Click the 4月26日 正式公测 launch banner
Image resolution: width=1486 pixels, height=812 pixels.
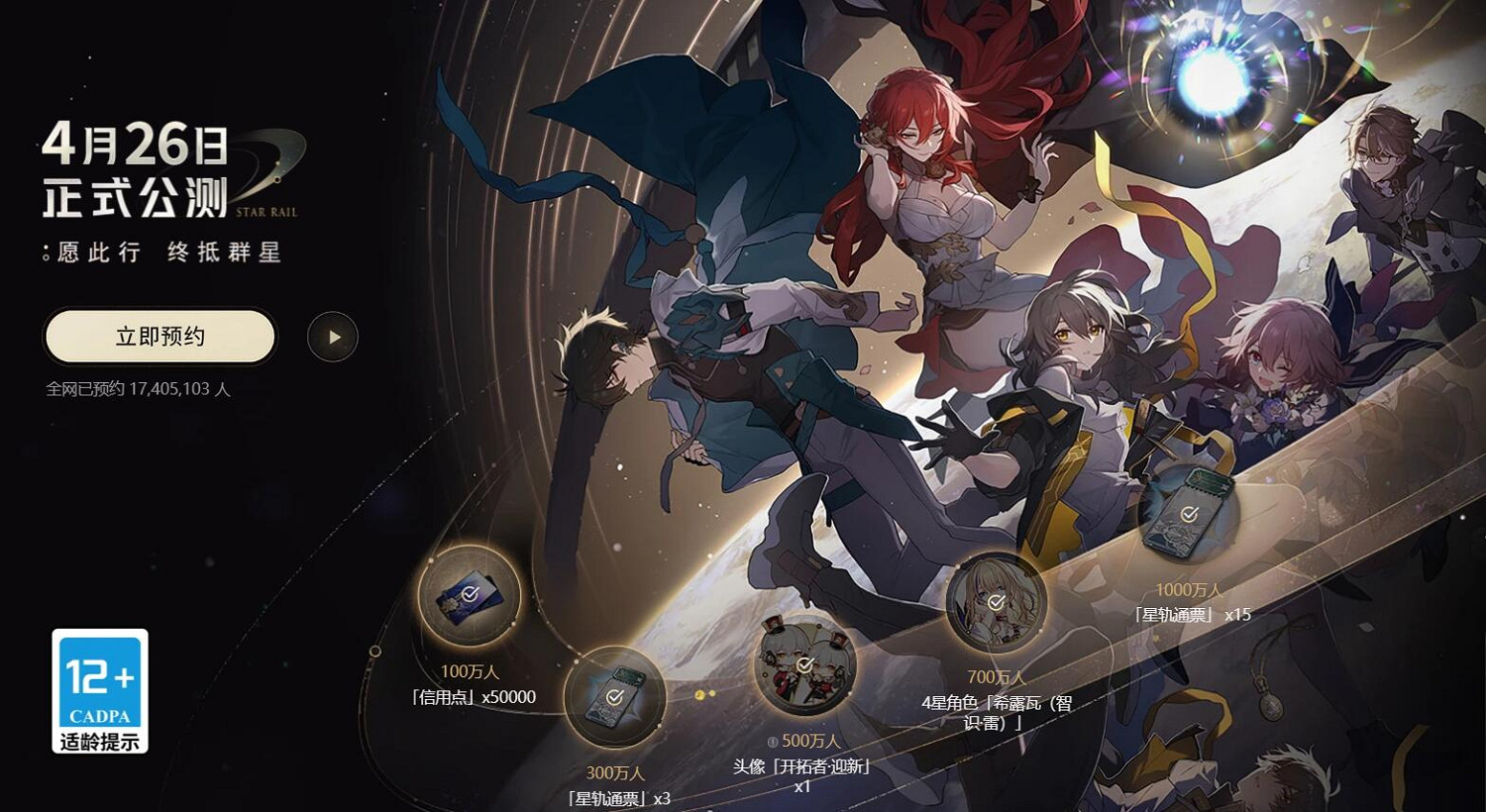[x=137, y=170]
